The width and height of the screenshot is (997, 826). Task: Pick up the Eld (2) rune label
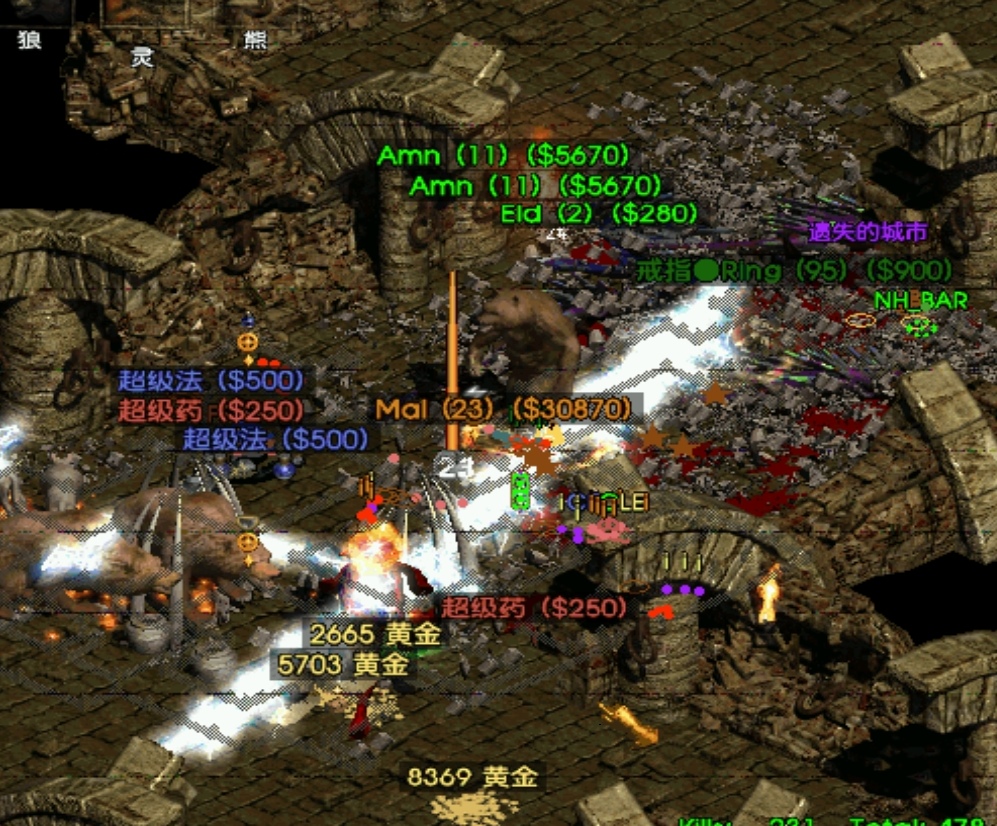(598, 214)
